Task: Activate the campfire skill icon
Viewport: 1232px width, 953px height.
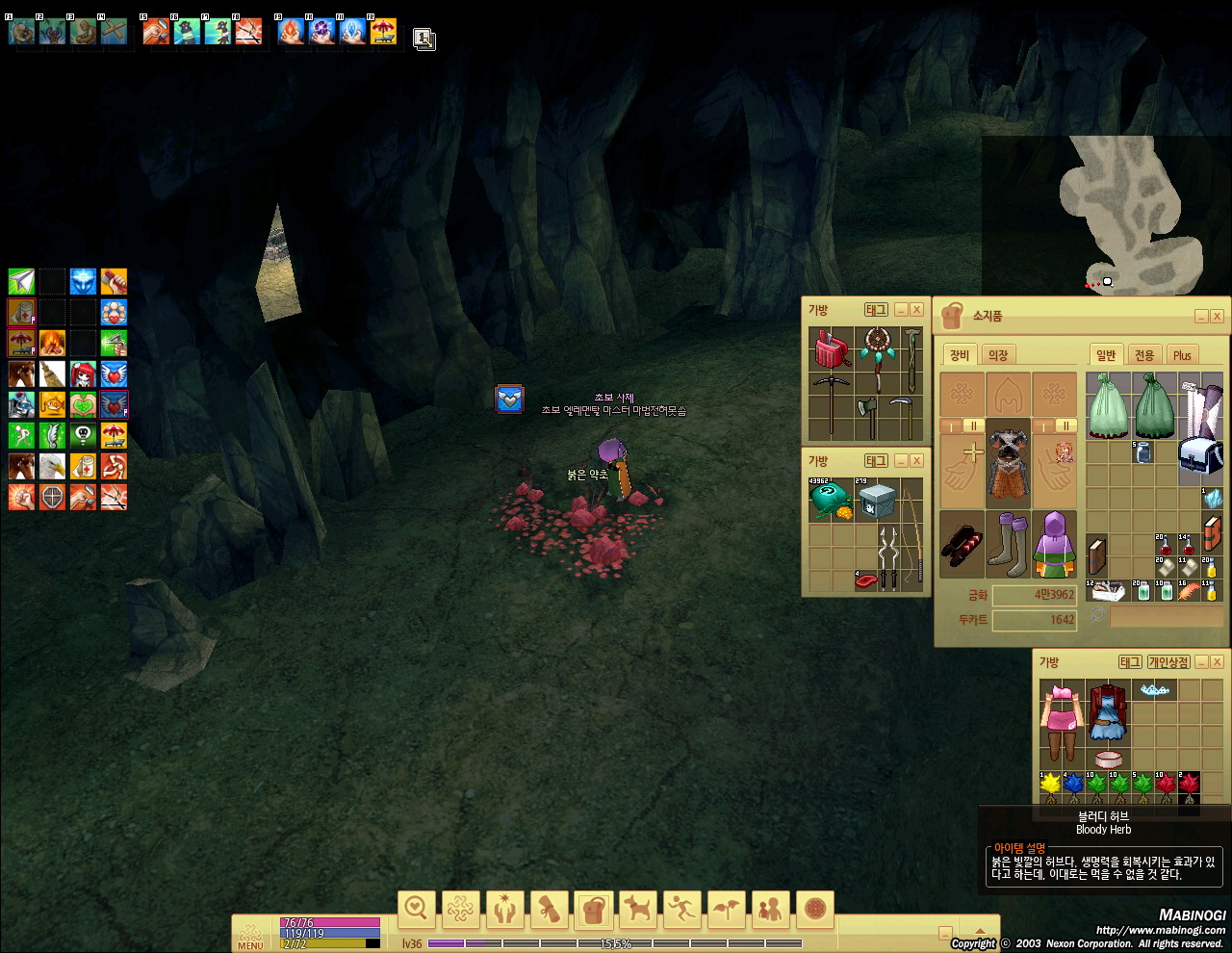Action: pos(52,343)
